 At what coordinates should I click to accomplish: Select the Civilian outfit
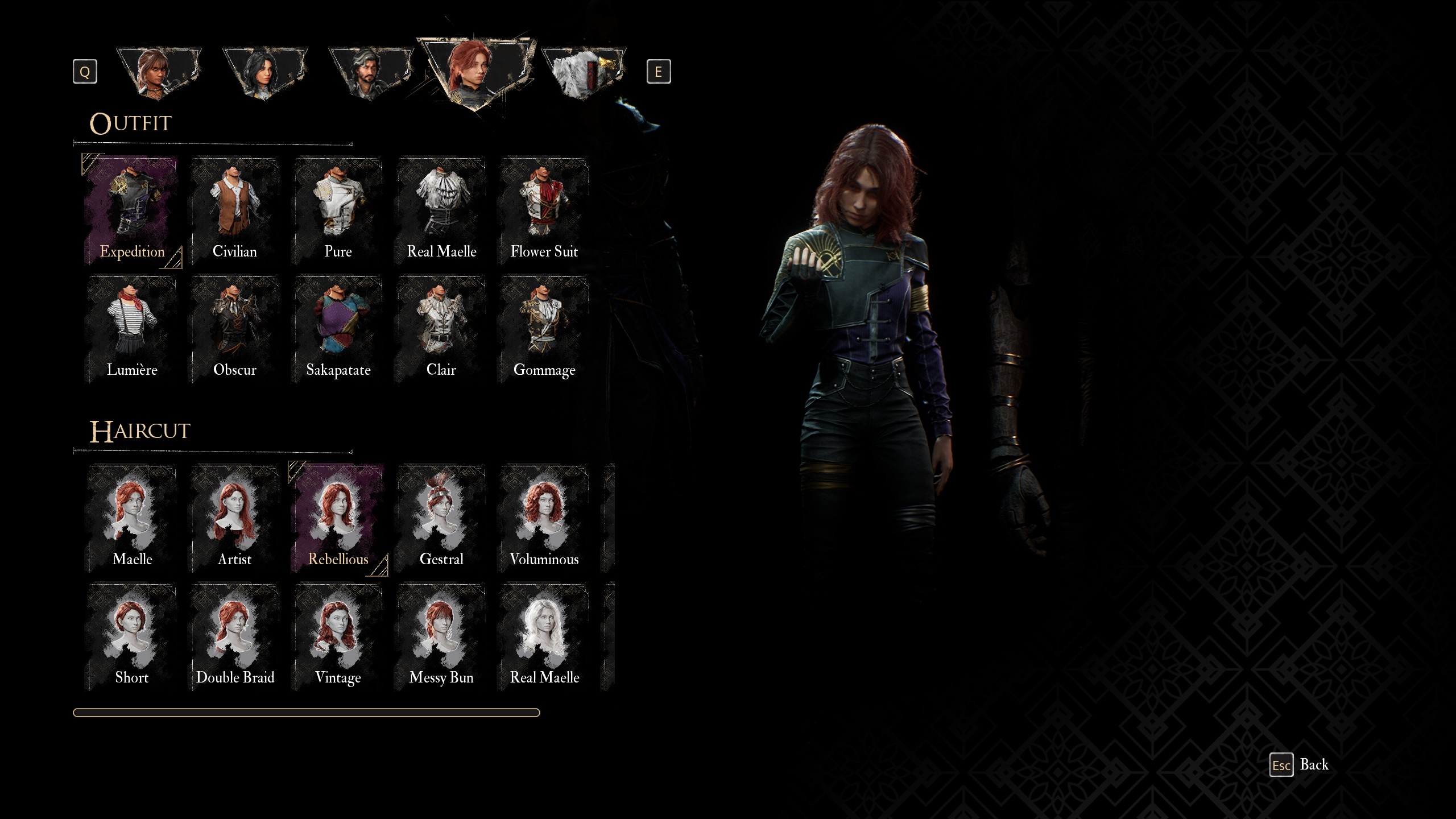click(x=234, y=211)
